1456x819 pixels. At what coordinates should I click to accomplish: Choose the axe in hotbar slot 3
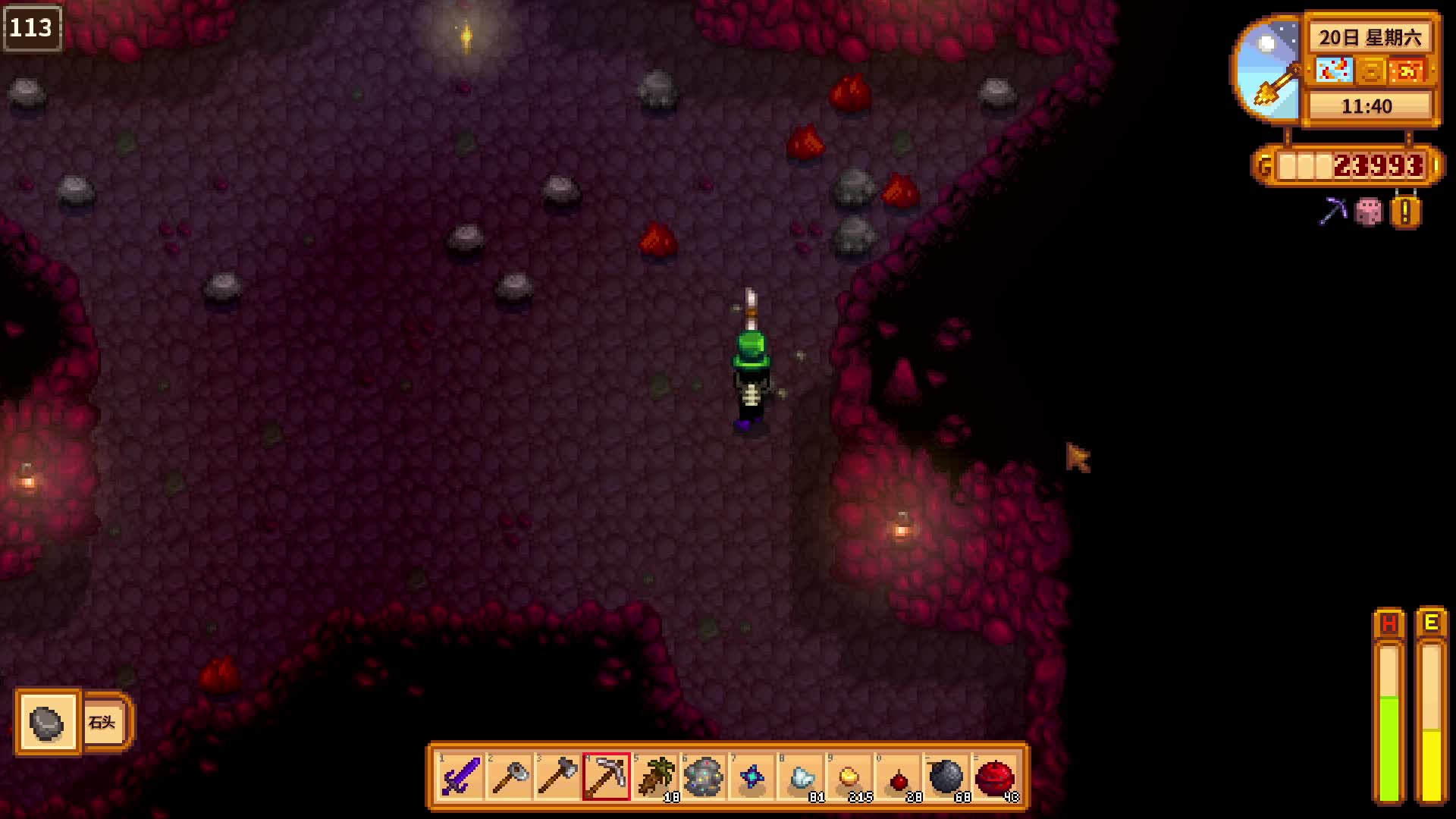(x=558, y=777)
